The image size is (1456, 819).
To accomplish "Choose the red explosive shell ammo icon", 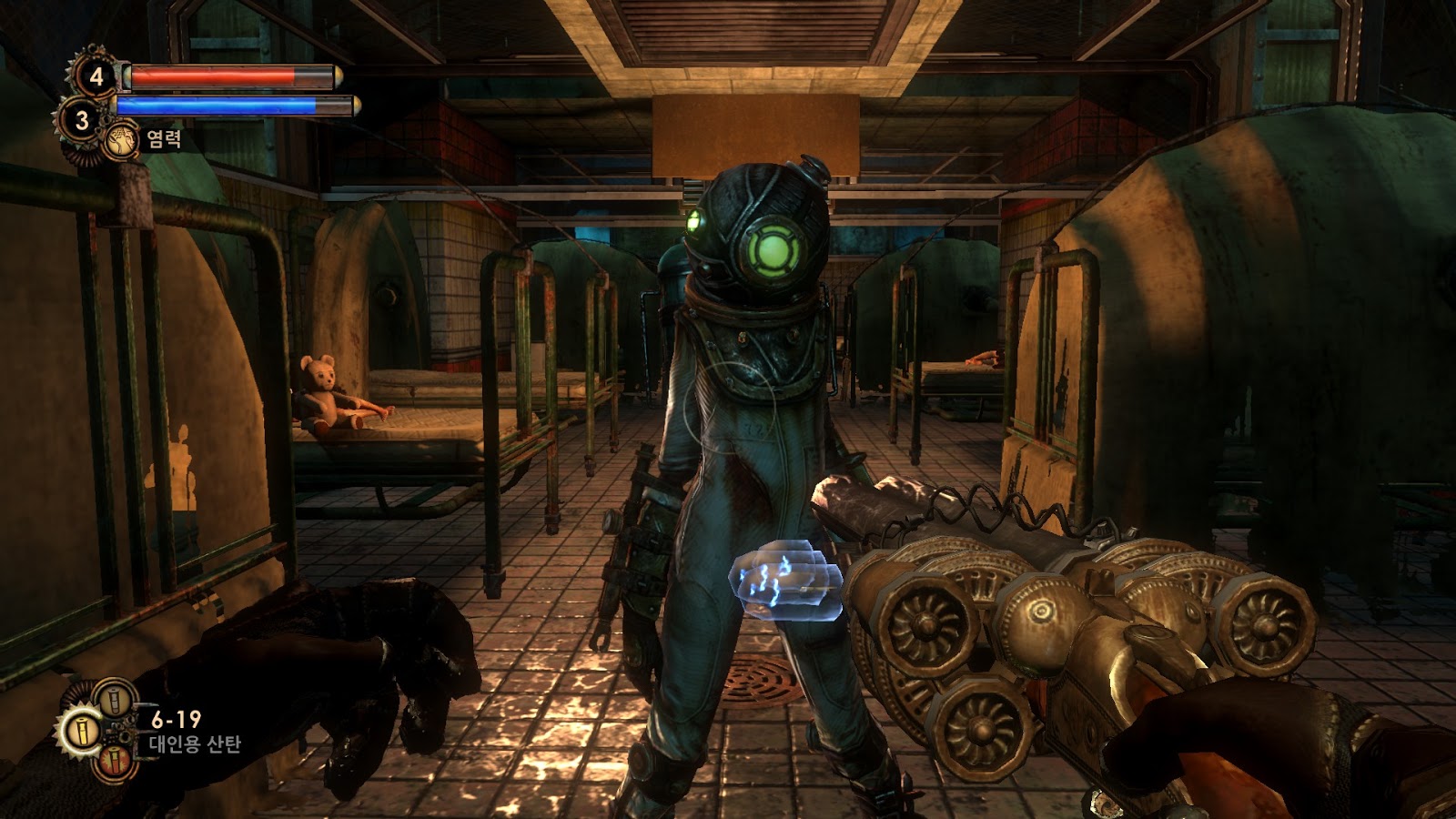I will [114, 761].
